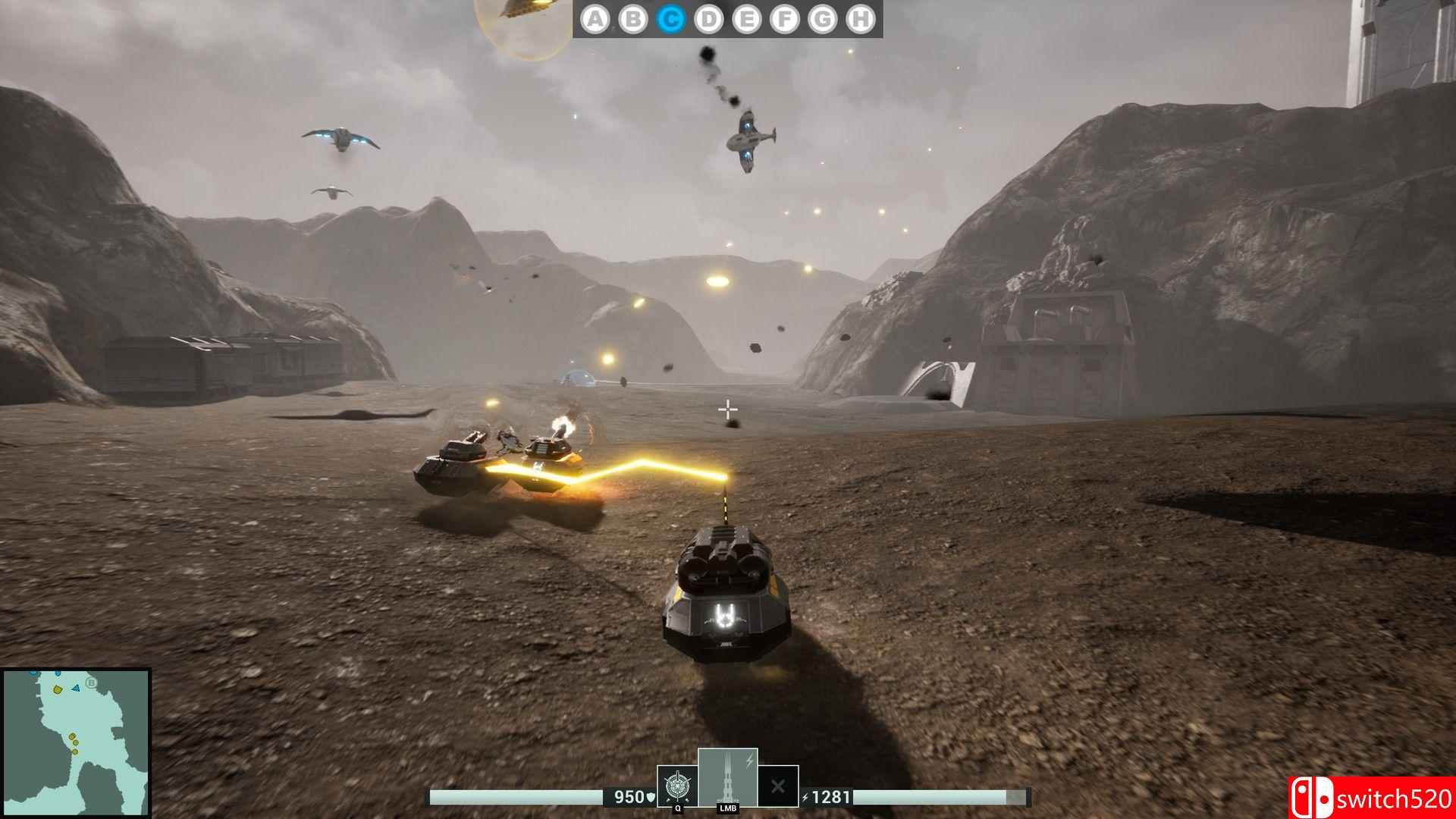Image resolution: width=1456 pixels, height=819 pixels.
Task: Choose the G control point circle
Action: [823, 19]
